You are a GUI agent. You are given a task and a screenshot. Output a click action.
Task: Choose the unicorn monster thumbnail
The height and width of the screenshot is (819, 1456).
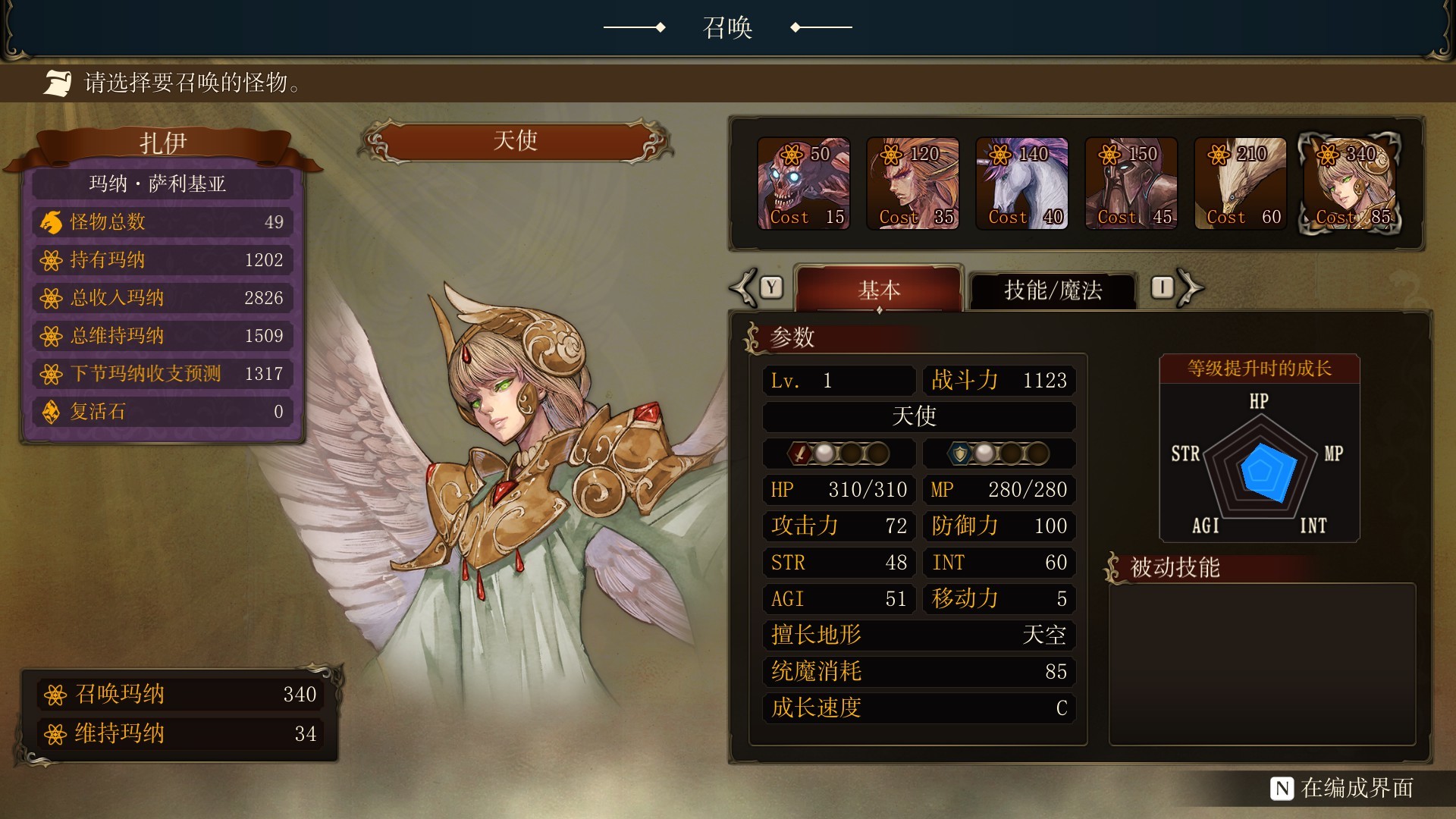[1021, 182]
